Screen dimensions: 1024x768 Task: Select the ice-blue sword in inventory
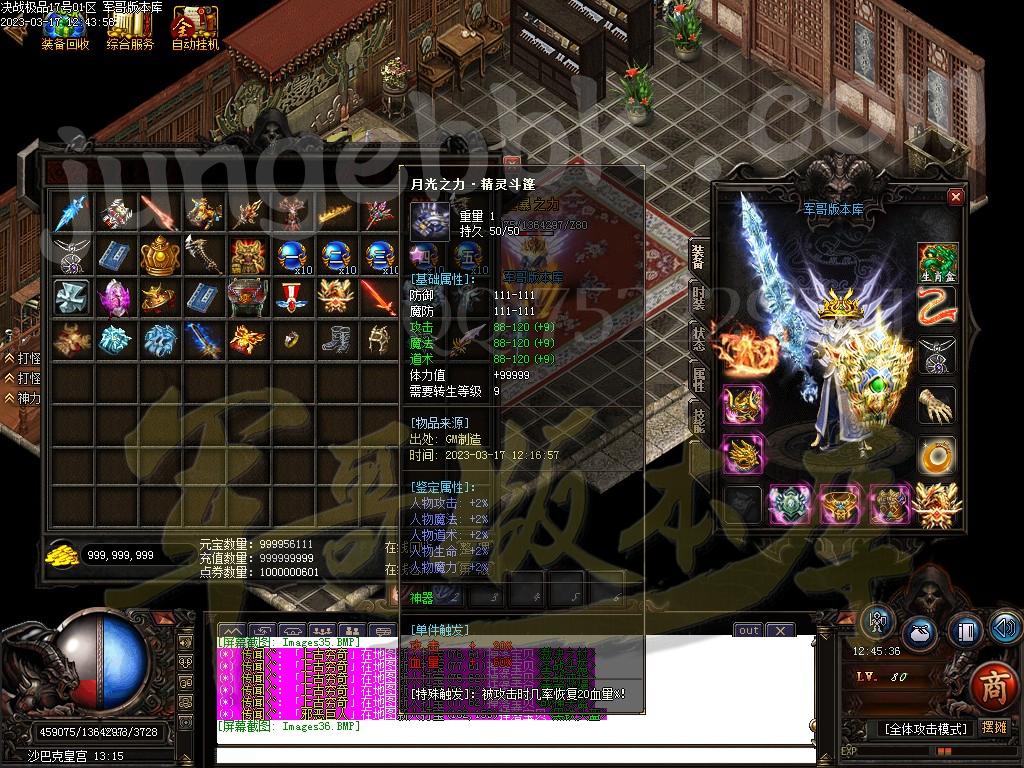[x=72, y=212]
